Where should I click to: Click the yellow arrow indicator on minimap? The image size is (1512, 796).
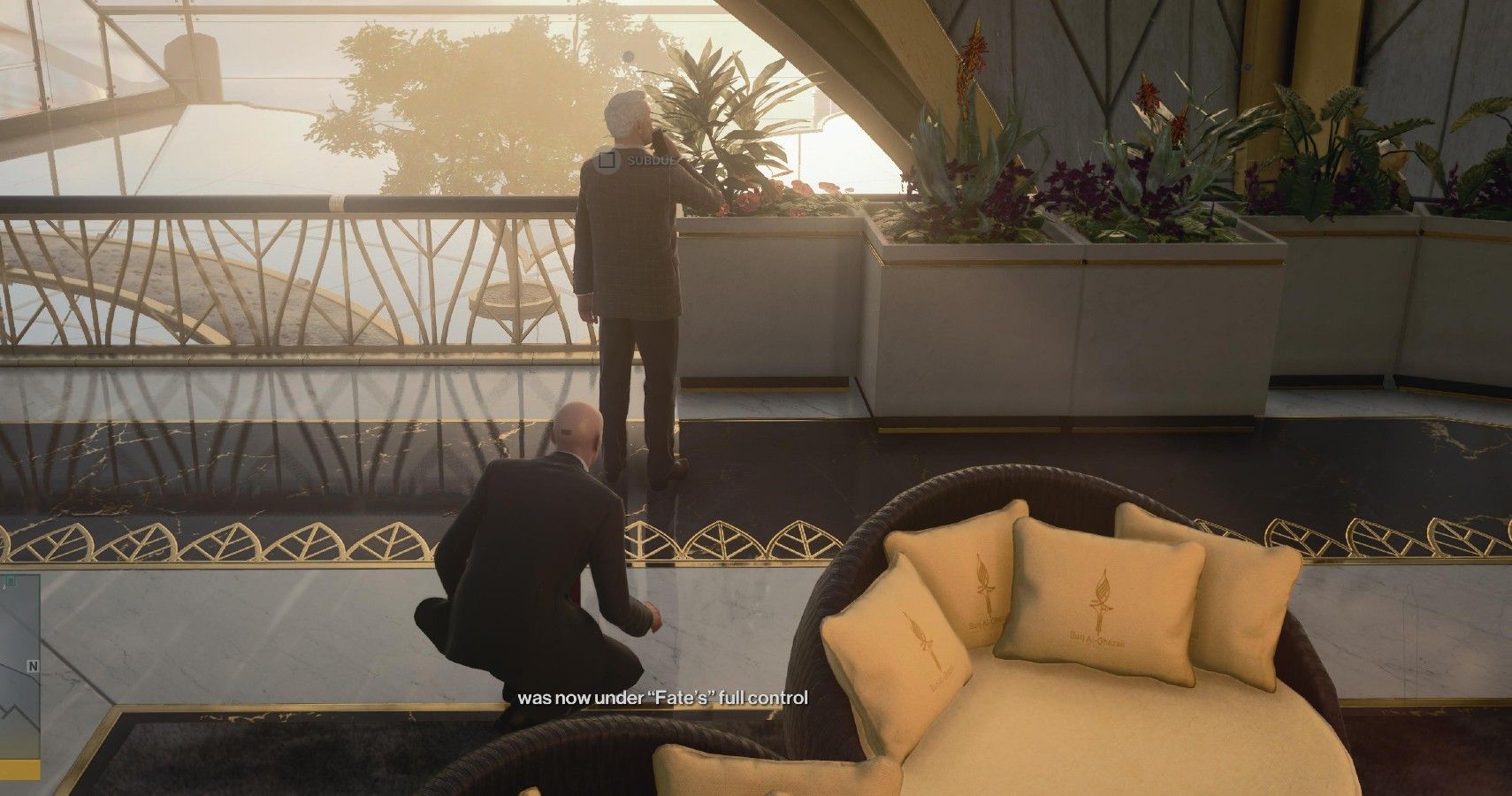coord(19,768)
